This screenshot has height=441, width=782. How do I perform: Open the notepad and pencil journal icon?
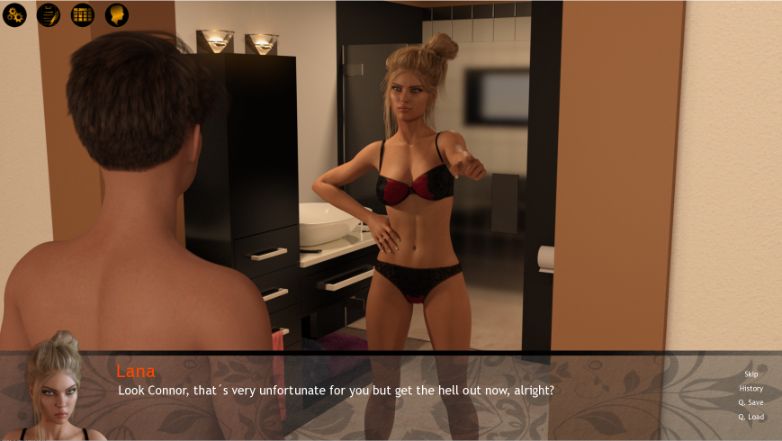[48, 15]
